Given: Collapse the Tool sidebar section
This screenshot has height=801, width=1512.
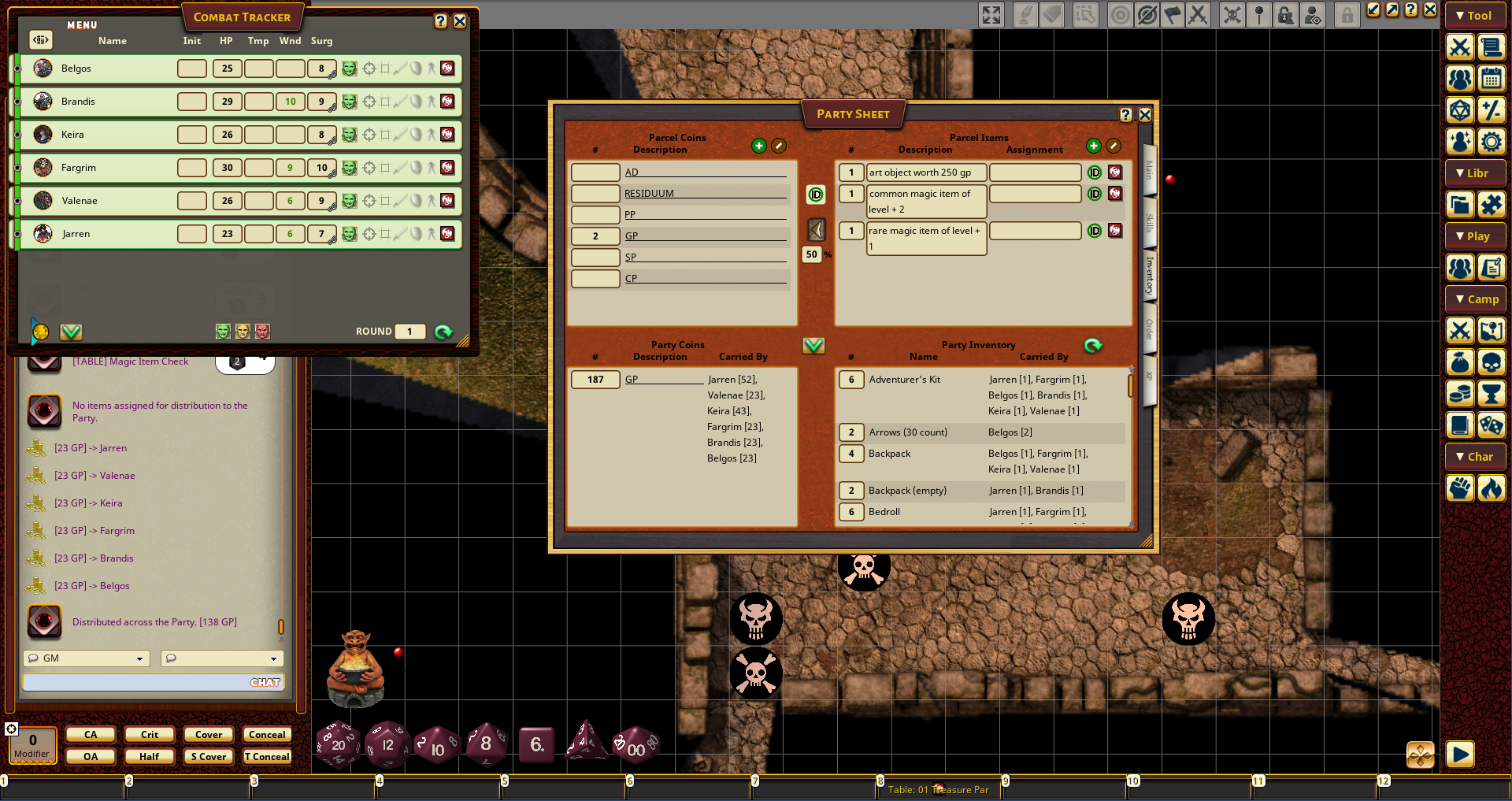Looking at the screenshot, I should click(x=1475, y=16).
